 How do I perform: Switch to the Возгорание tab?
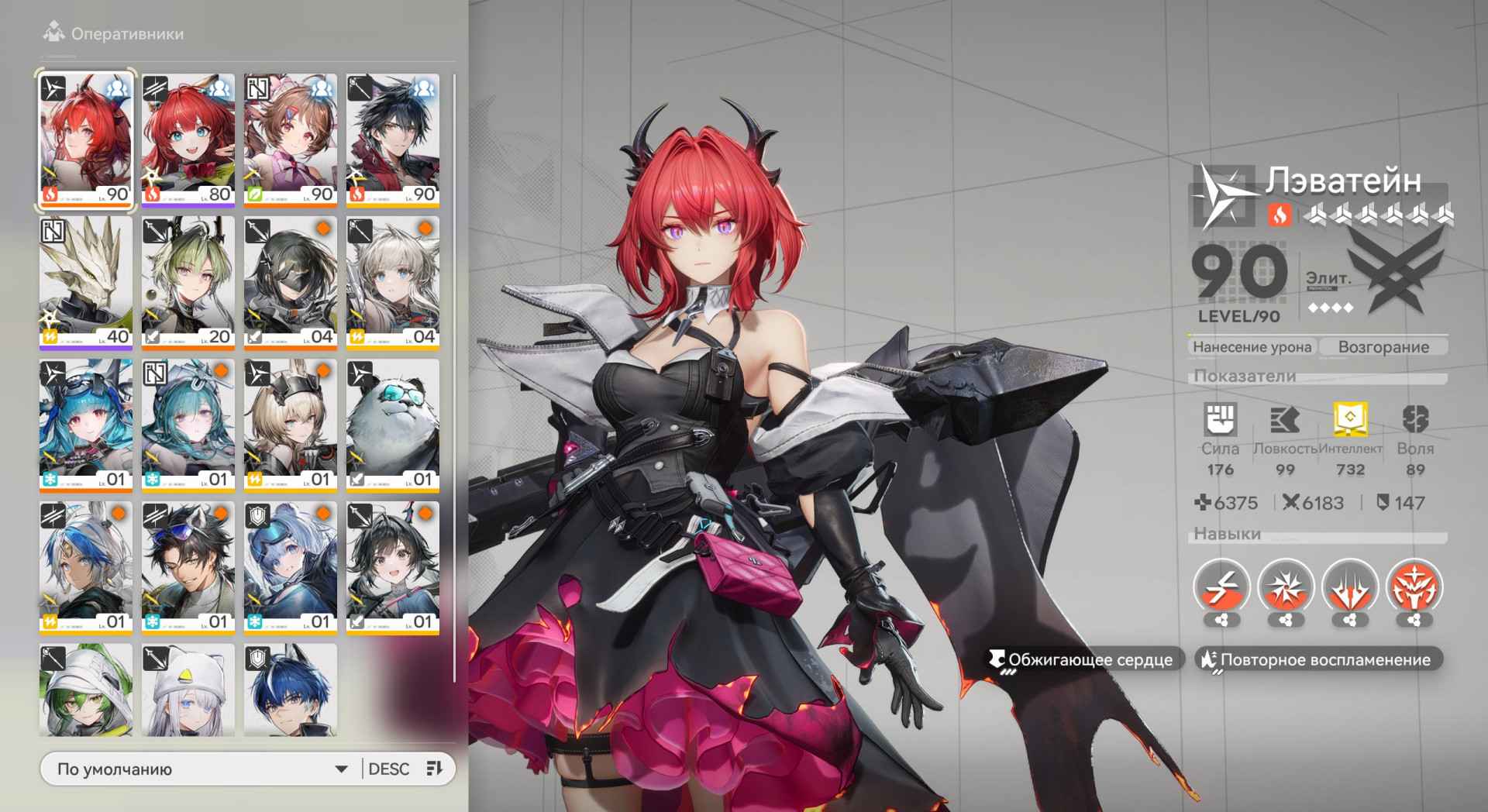click(x=1383, y=347)
